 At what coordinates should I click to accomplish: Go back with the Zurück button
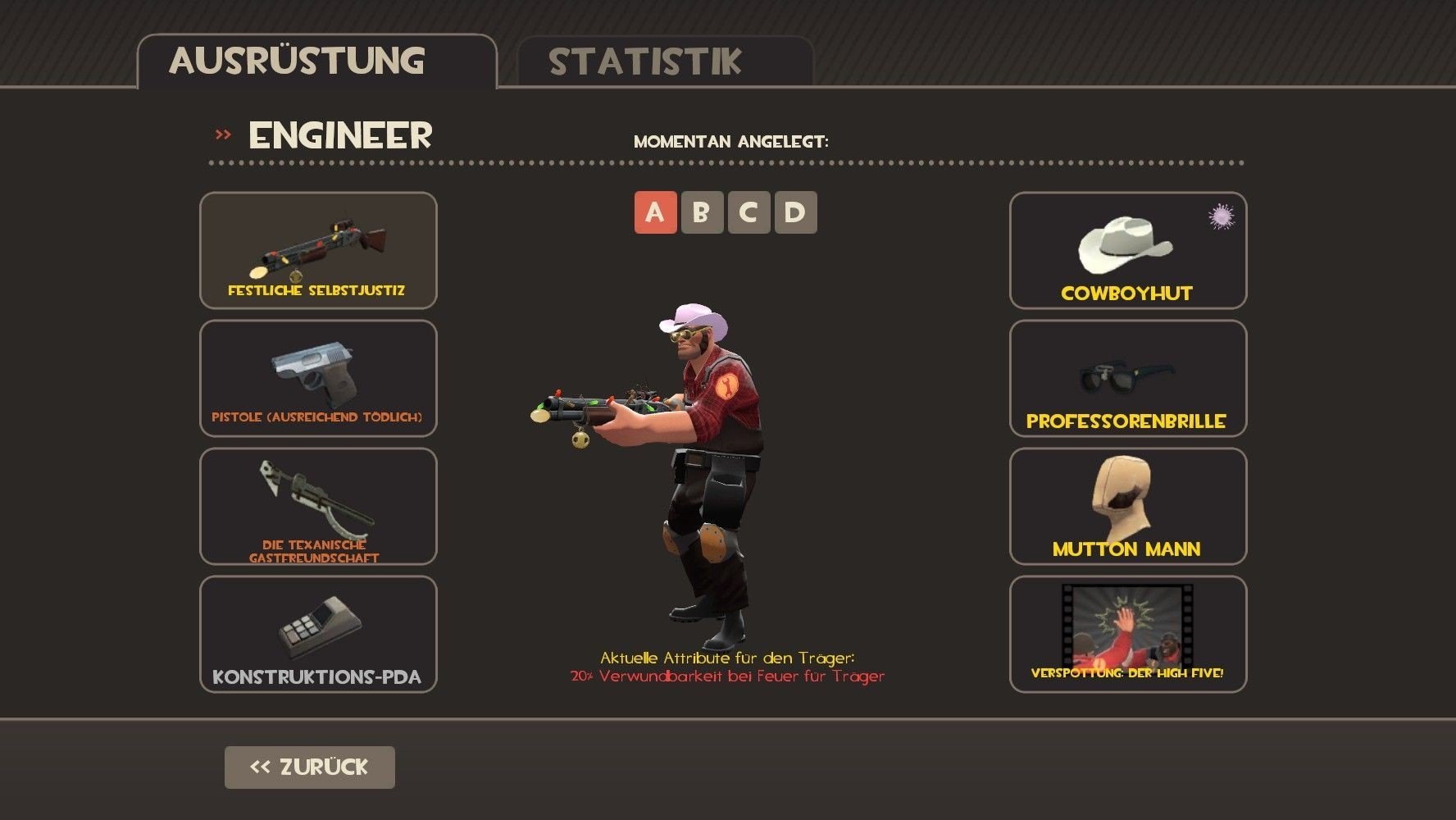pyautogui.click(x=309, y=767)
